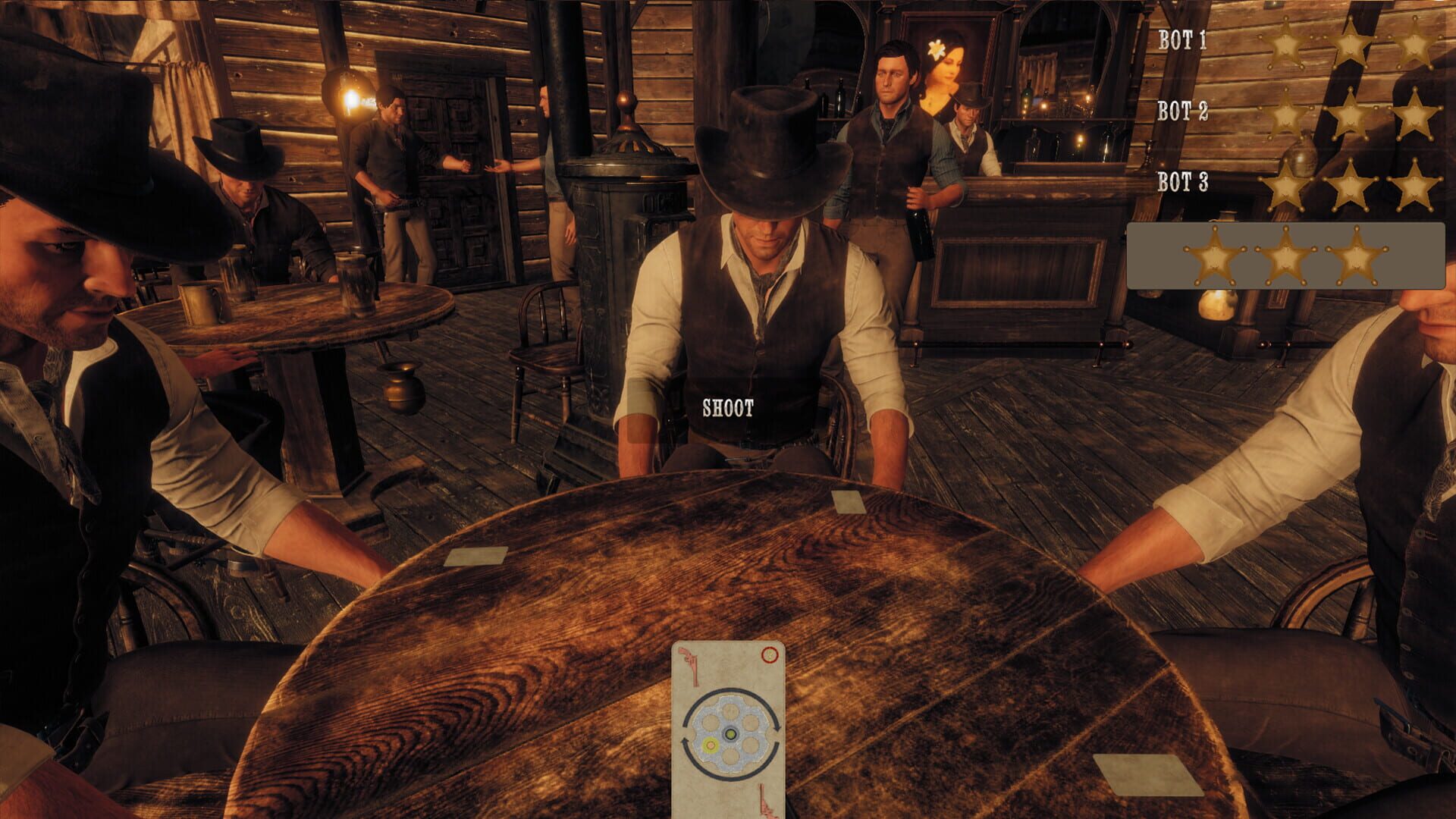Click the yellow loaded chamber on the cylinder
The width and height of the screenshot is (1456, 819).
[x=709, y=744]
